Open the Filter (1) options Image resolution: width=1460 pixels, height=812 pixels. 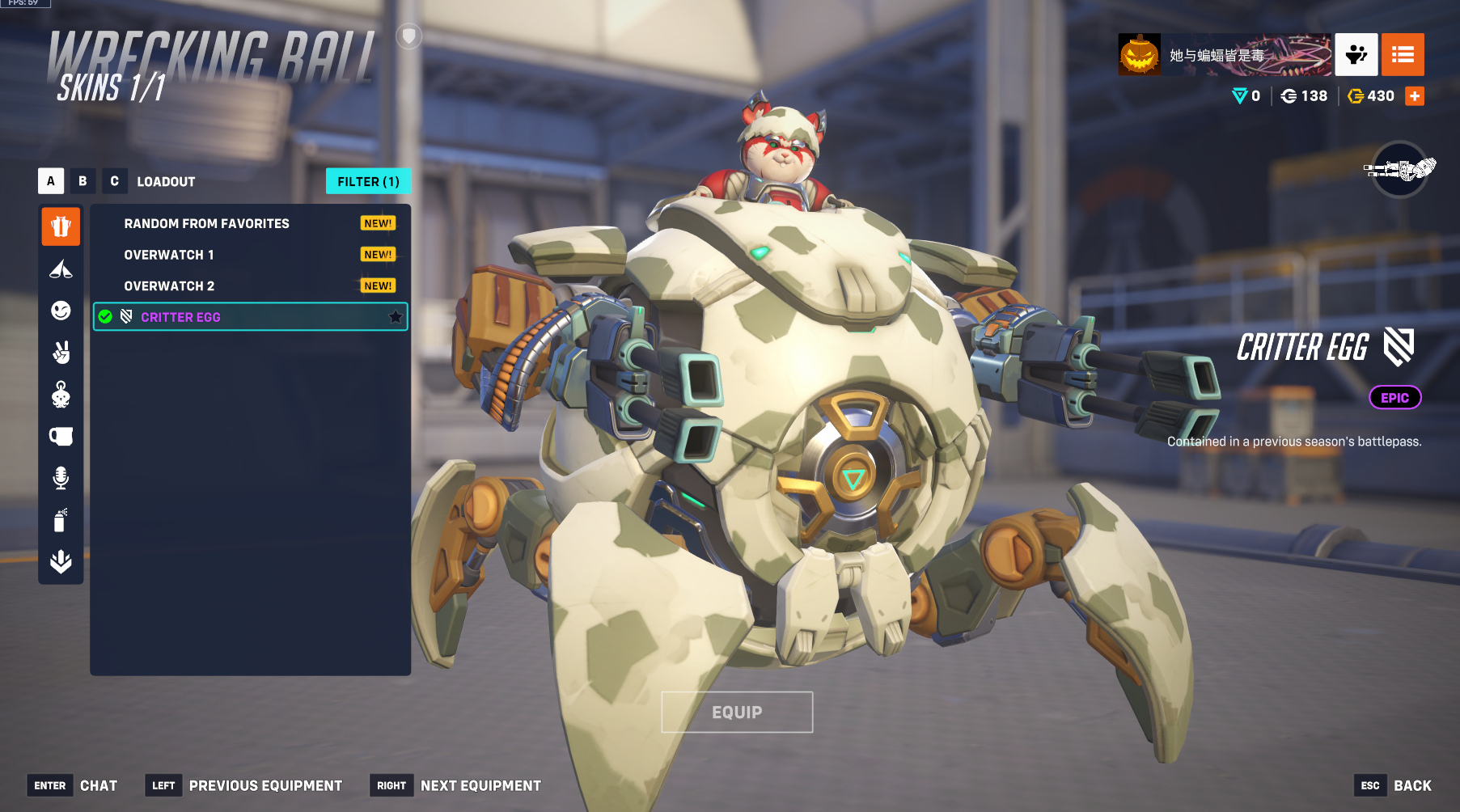pyautogui.click(x=368, y=181)
